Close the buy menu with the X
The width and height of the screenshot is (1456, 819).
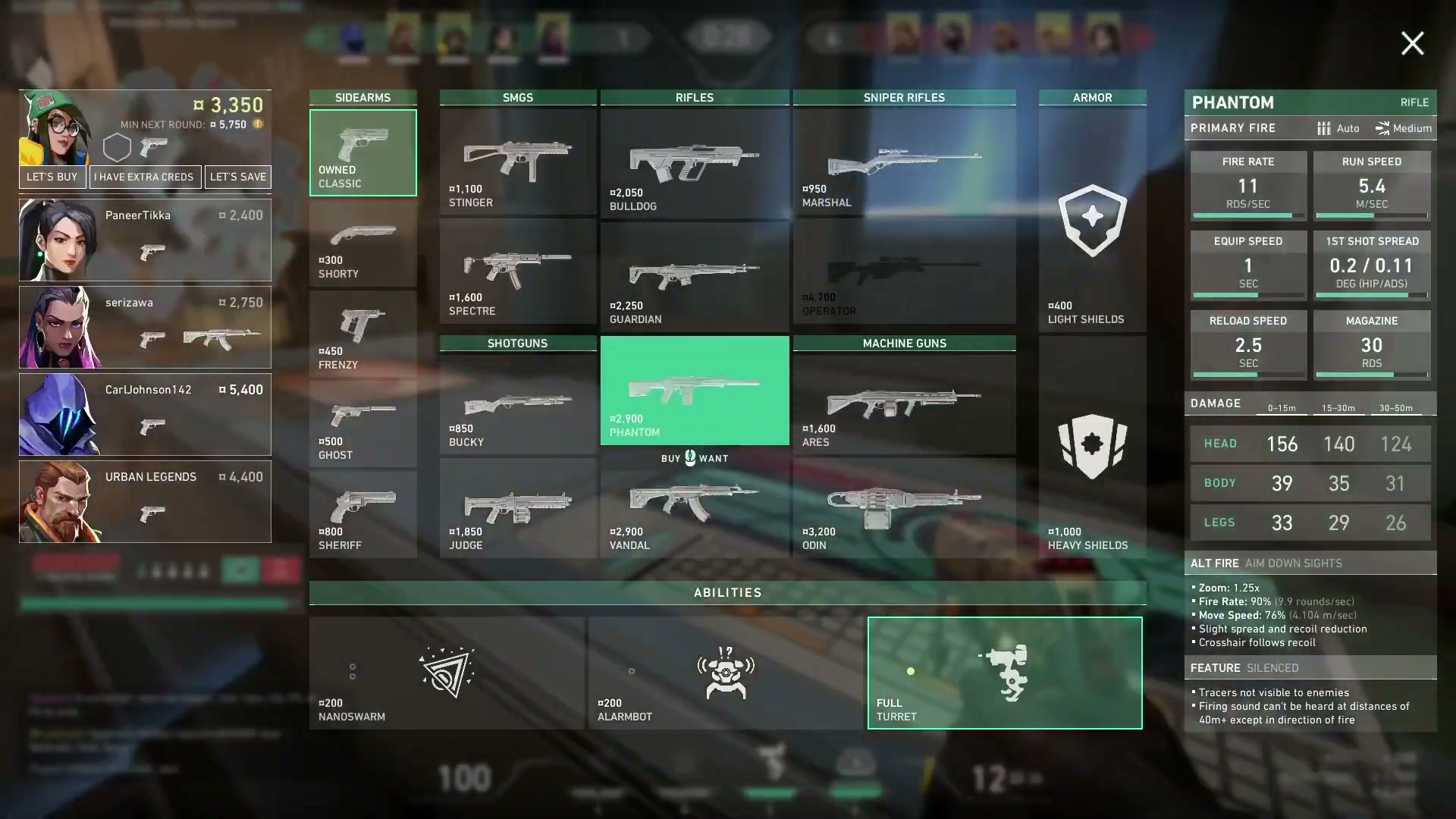[x=1412, y=43]
